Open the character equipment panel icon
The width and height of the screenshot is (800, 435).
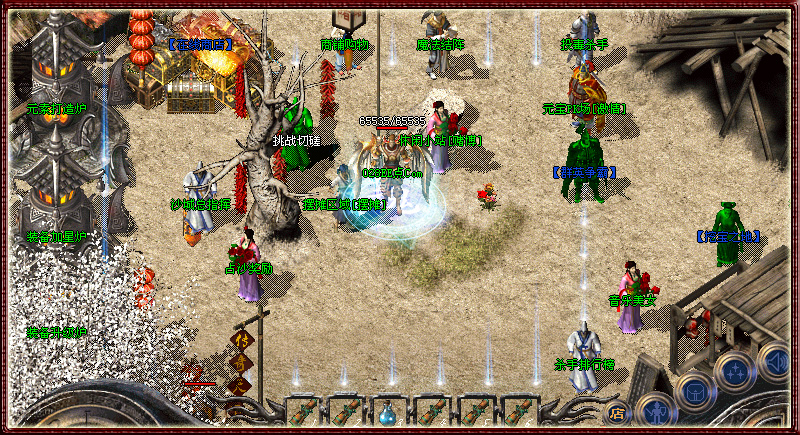(x=654, y=411)
